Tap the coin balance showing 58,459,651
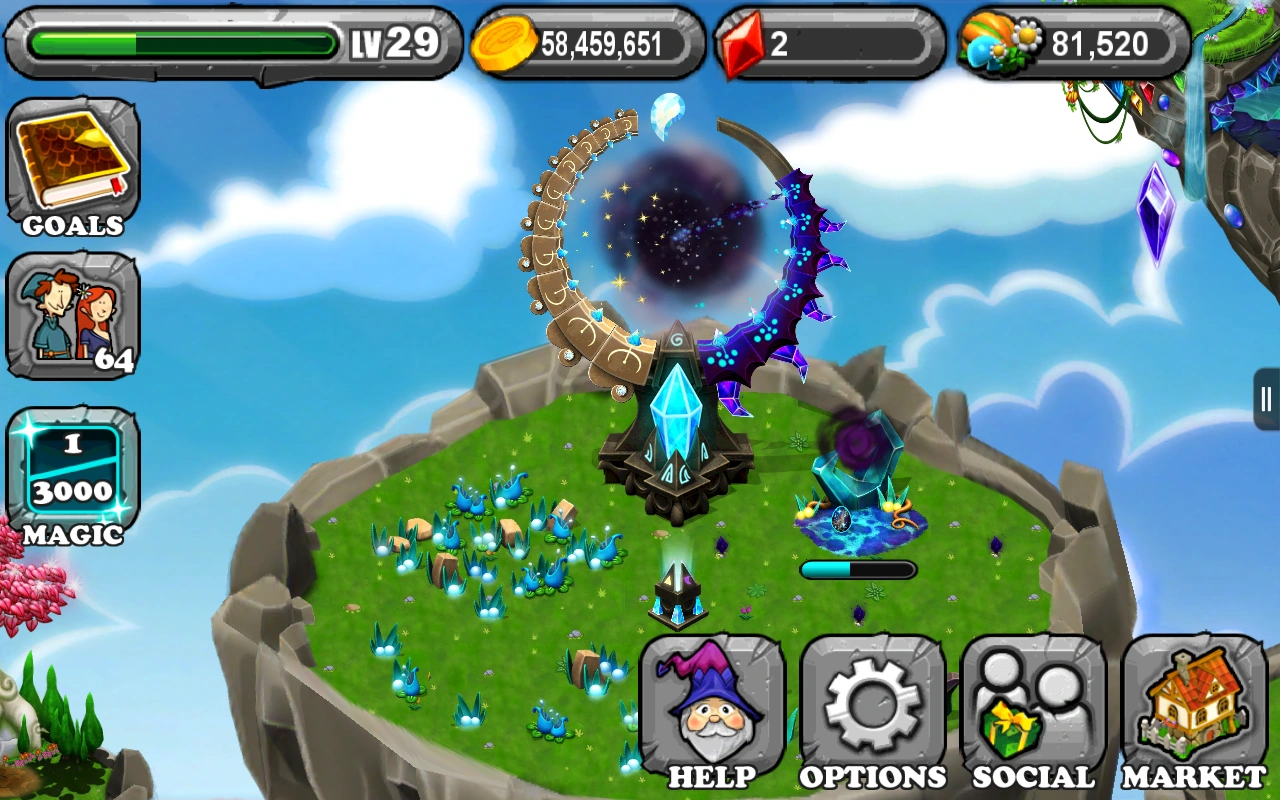This screenshot has height=800, width=1280. point(600,42)
